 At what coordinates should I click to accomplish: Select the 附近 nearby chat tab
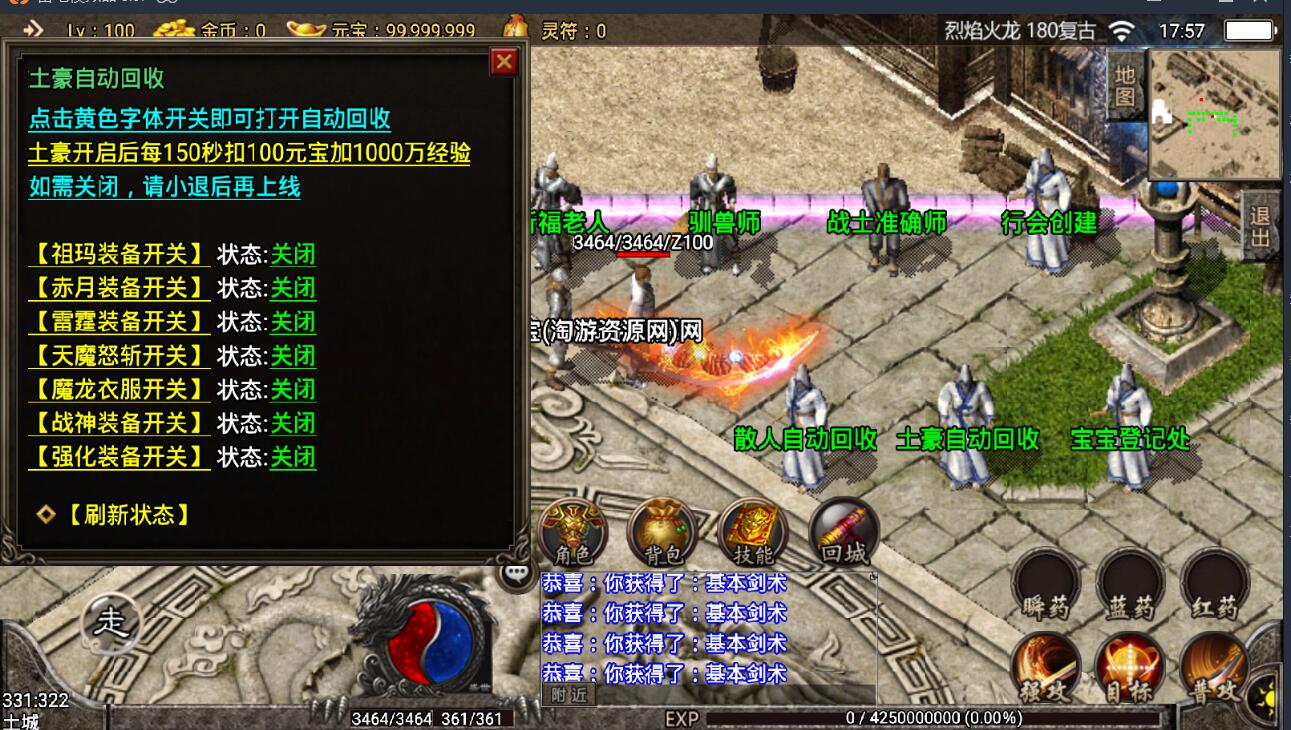click(x=568, y=695)
